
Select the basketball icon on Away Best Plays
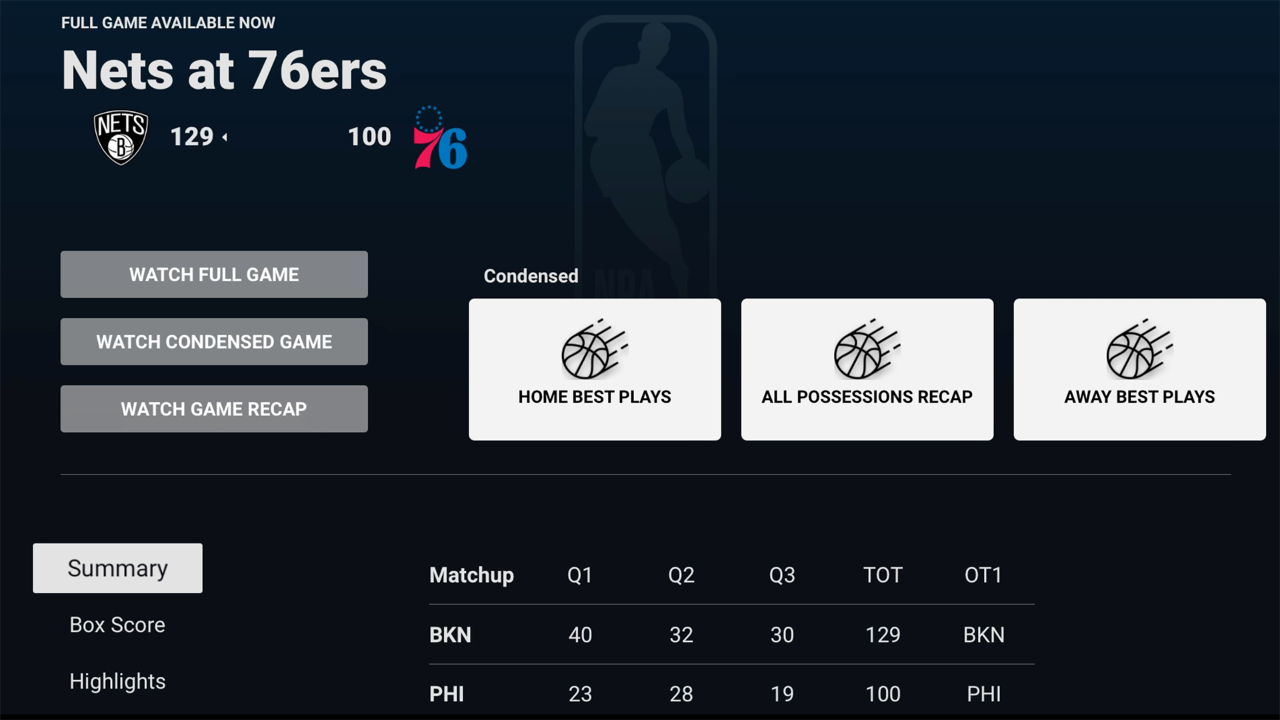point(1139,351)
